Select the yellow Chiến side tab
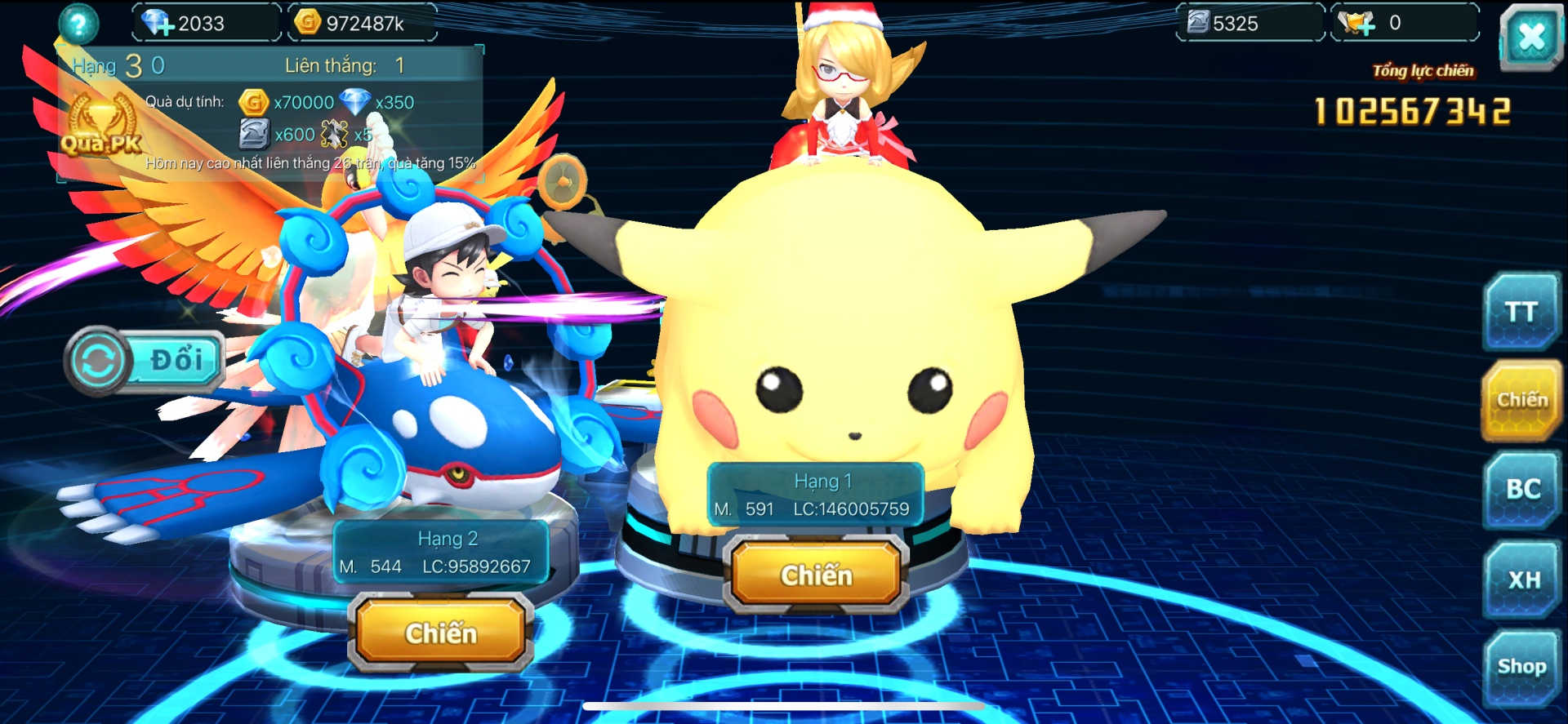Image resolution: width=1568 pixels, height=724 pixels. (1521, 400)
